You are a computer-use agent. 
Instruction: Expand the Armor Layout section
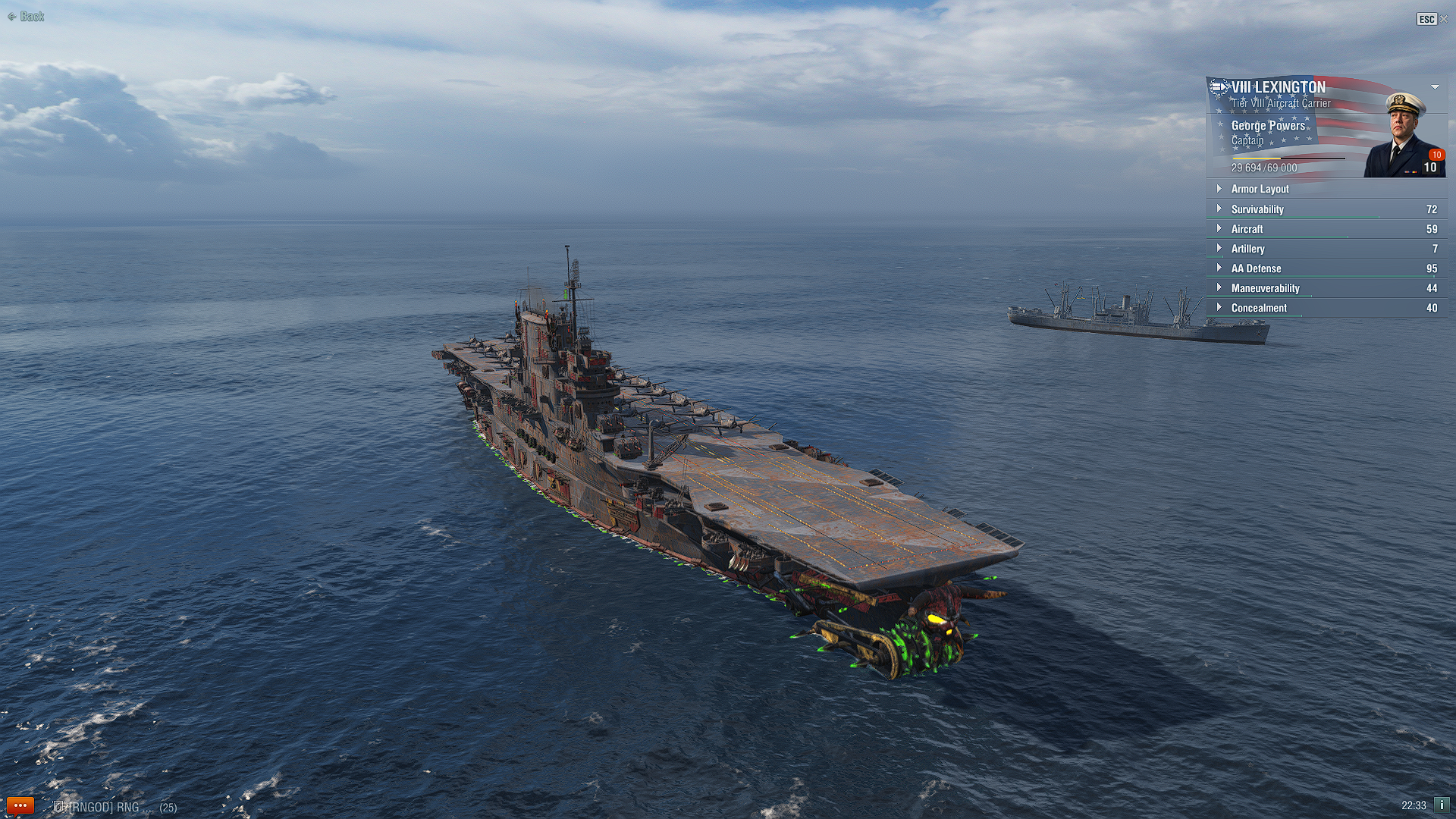click(x=1259, y=189)
